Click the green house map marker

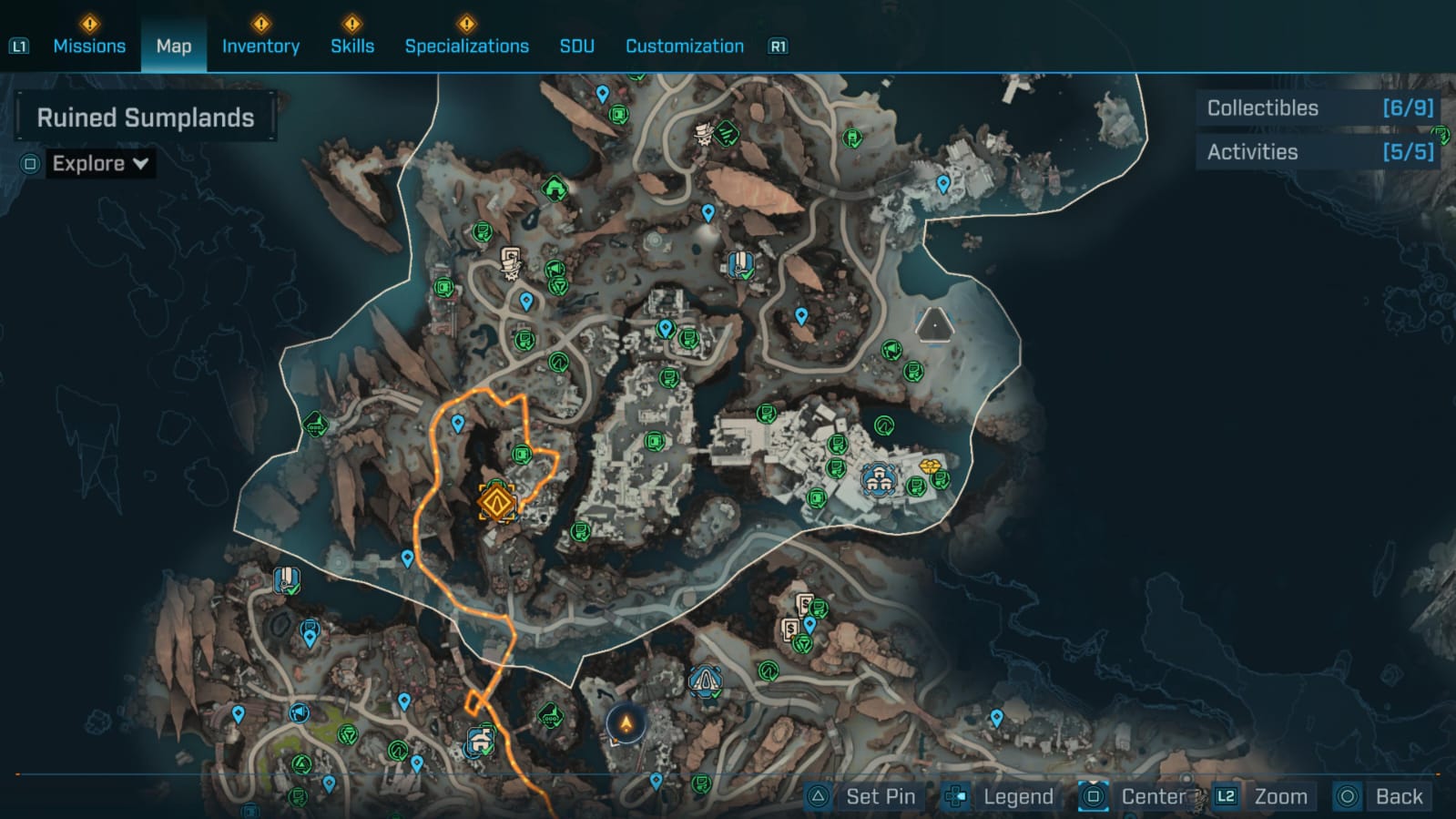(x=555, y=189)
